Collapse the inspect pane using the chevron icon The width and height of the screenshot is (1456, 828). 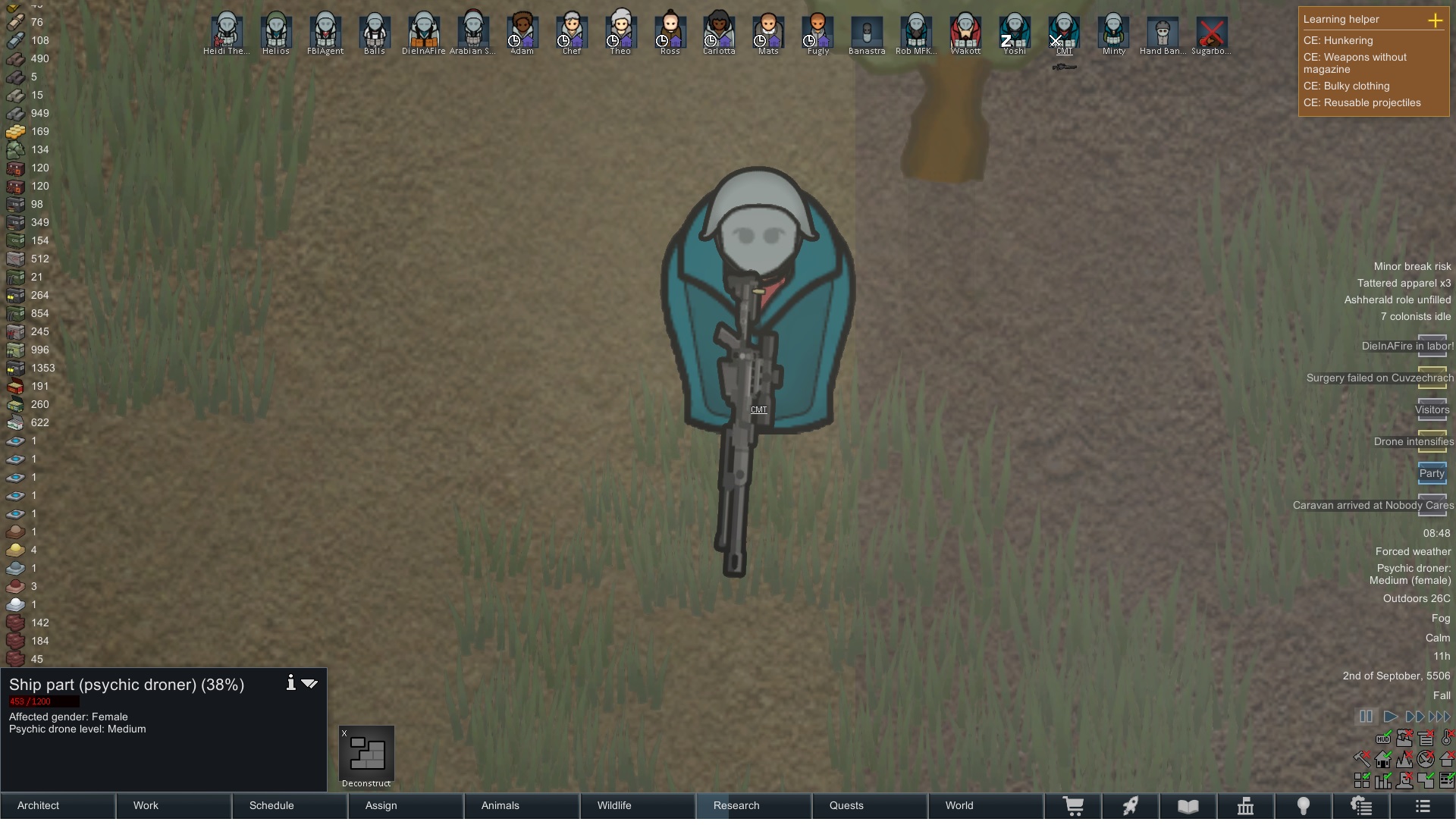(x=309, y=684)
